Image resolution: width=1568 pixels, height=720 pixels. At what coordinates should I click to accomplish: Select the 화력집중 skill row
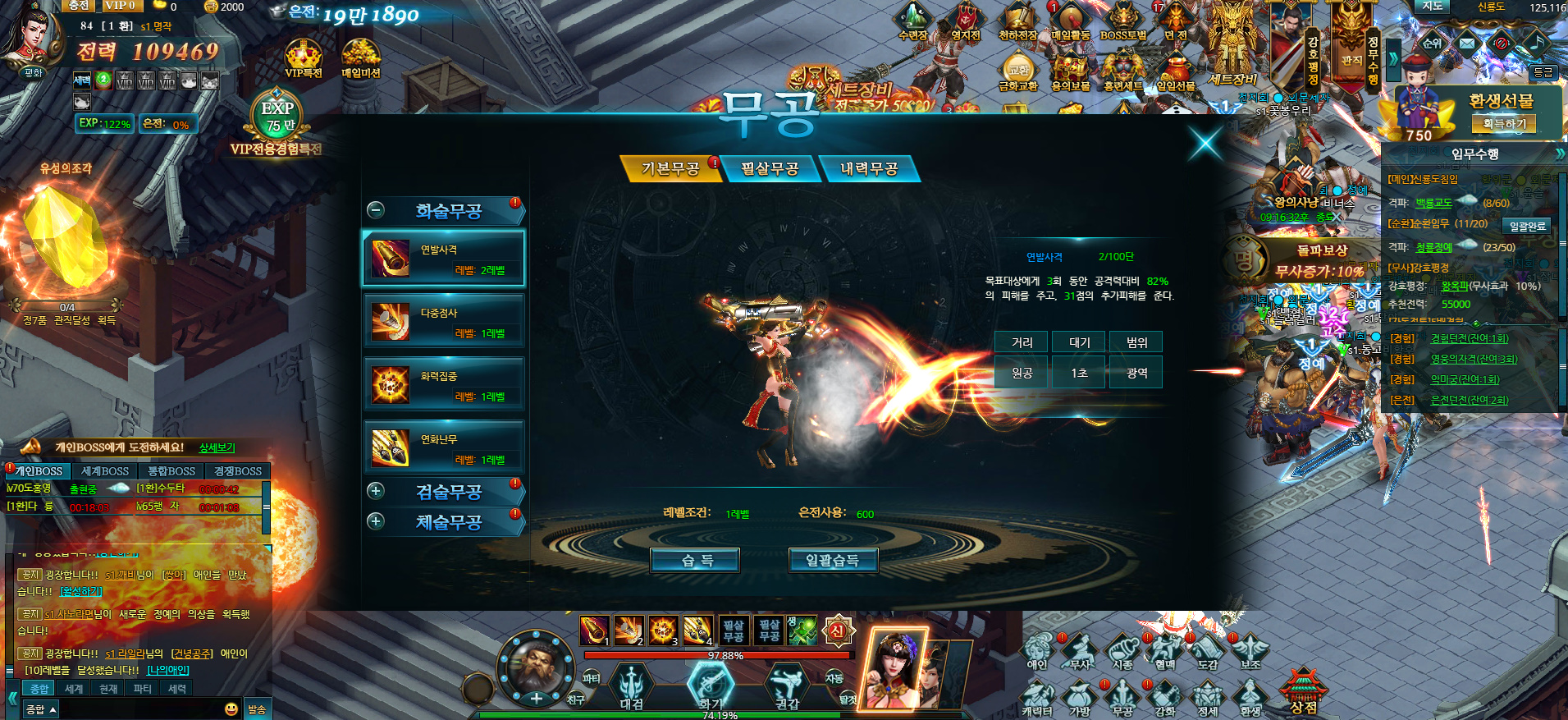pos(443,385)
